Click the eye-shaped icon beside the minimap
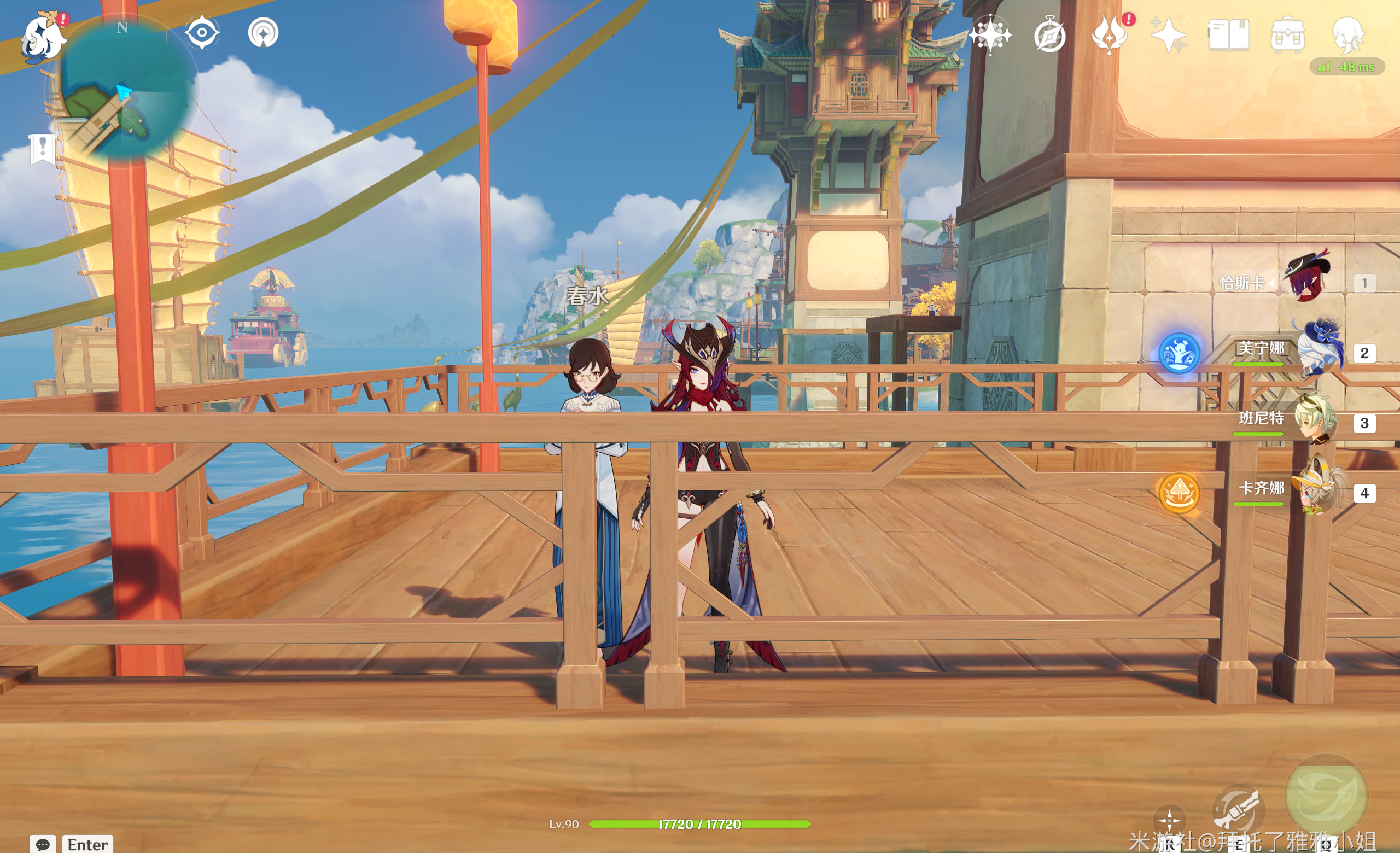This screenshot has height=853, width=1400. coord(202,32)
